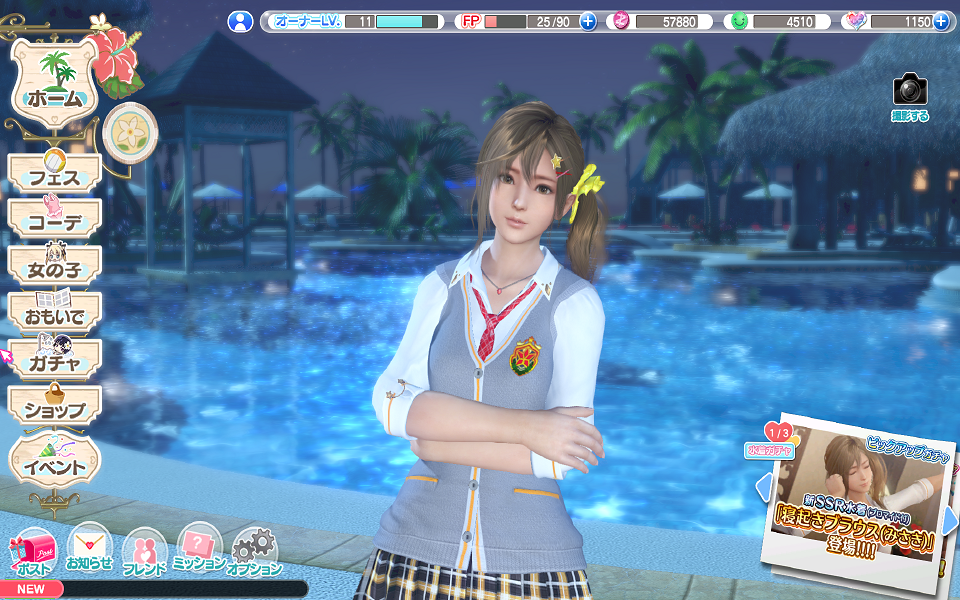Select the コーデ outfit menu
This screenshot has width=960, height=600.
(55, 220)
